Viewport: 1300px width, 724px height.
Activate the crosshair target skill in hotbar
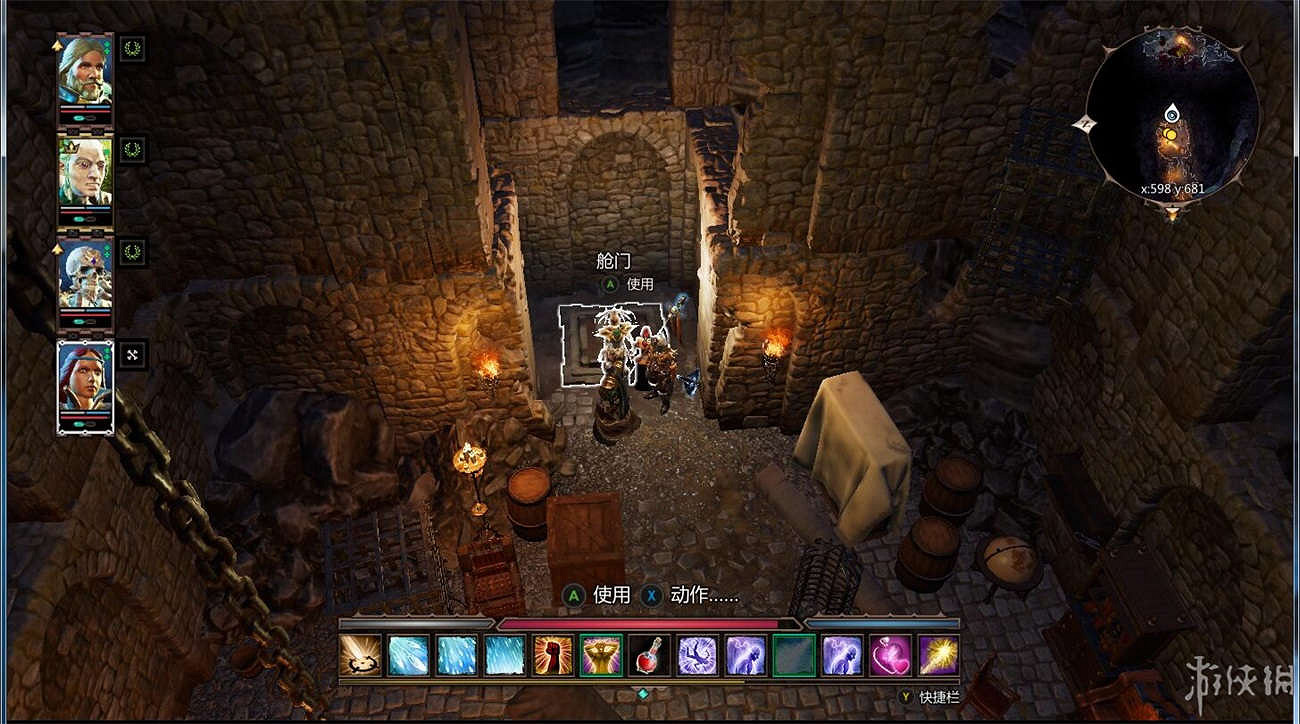(359, 656)
